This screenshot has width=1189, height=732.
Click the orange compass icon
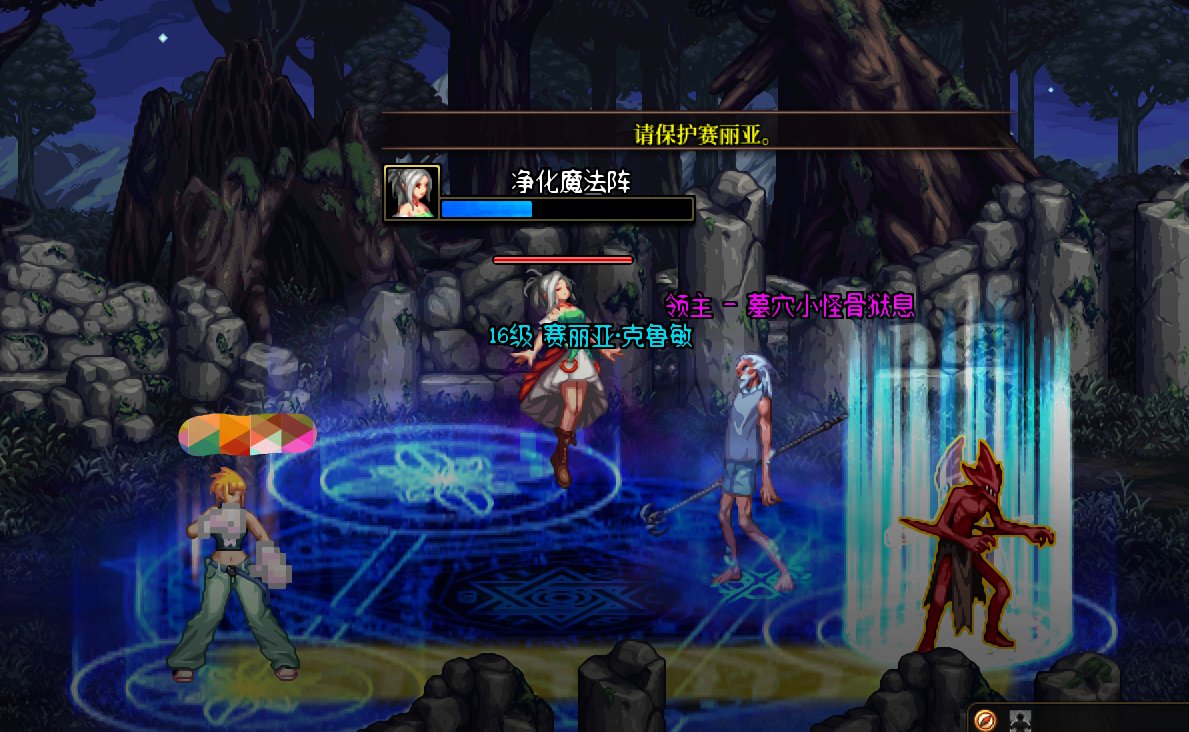coord(985,719)
